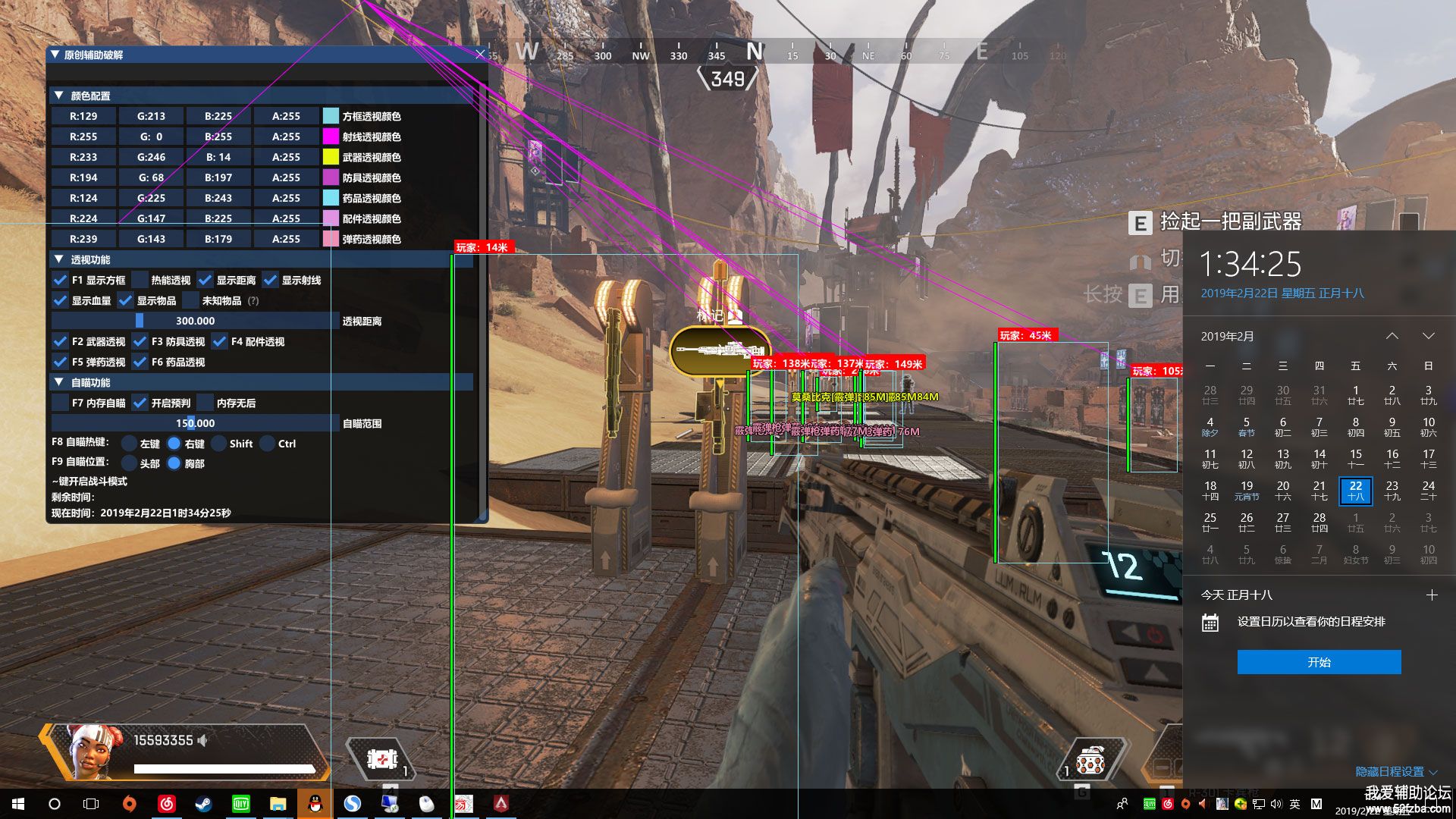Viewport: 1456px width, 819px height.
Task: Select the health kit item slot
Action: pyautogui.click(x=382, y=758)
